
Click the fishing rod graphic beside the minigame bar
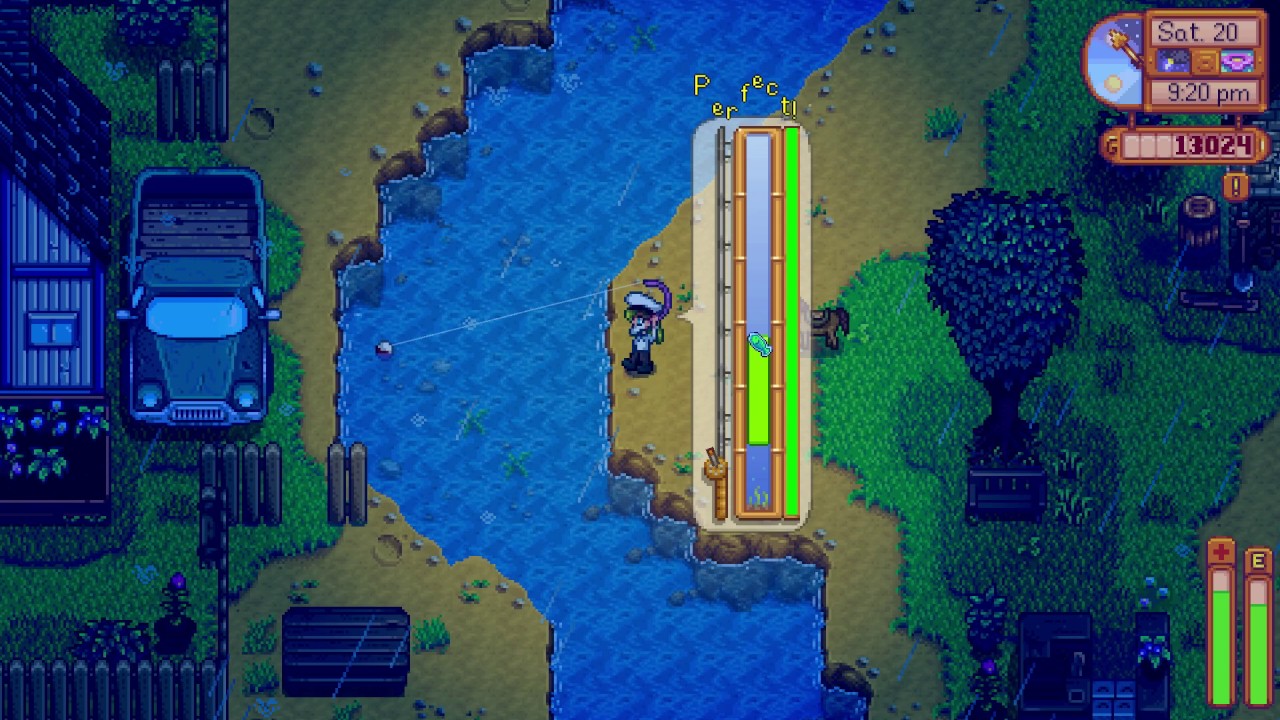tap(716, 470)
